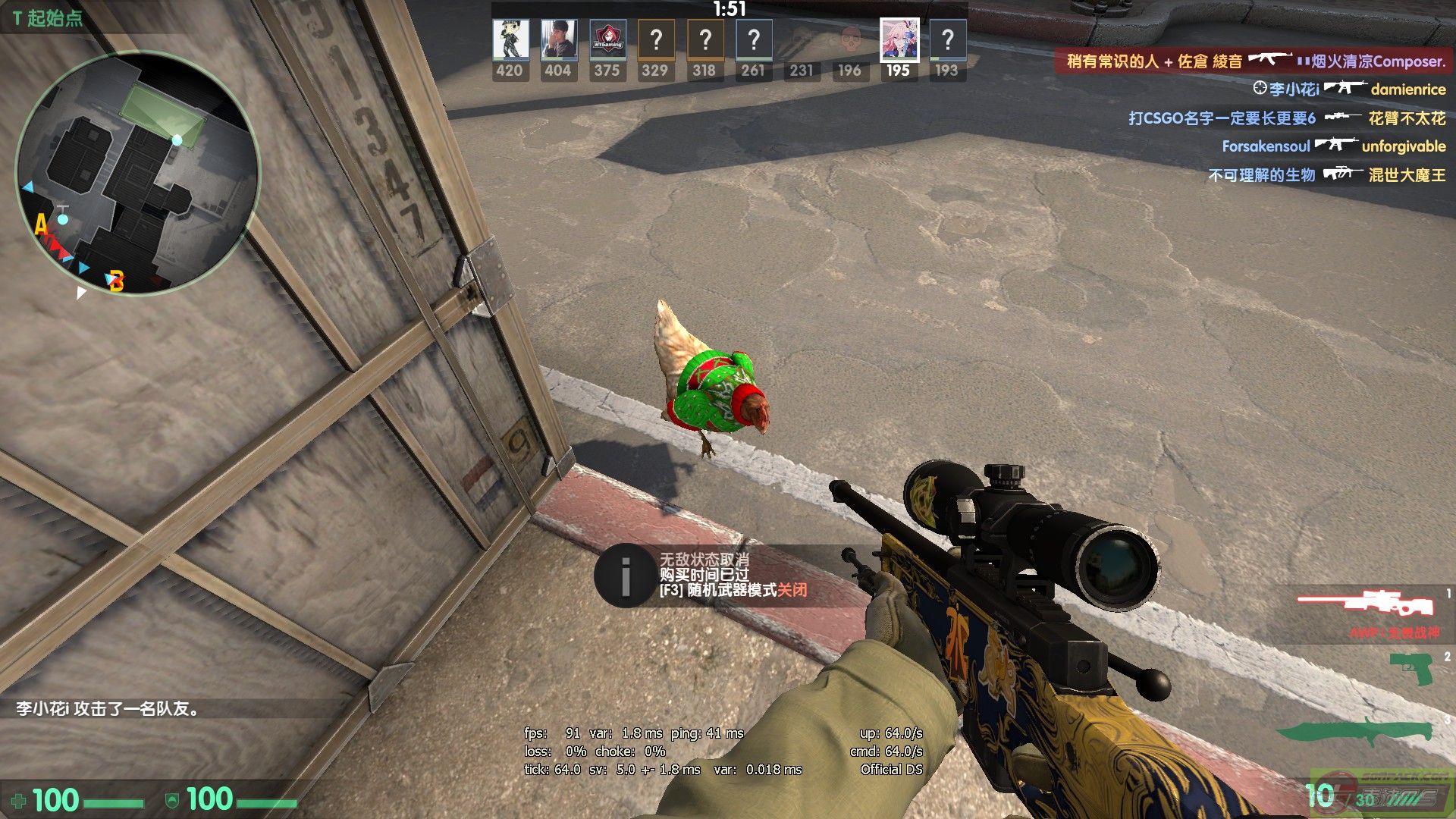
Task: Select the AWP sniper rifle weapon slot
Action: [x=1365, y=604]
